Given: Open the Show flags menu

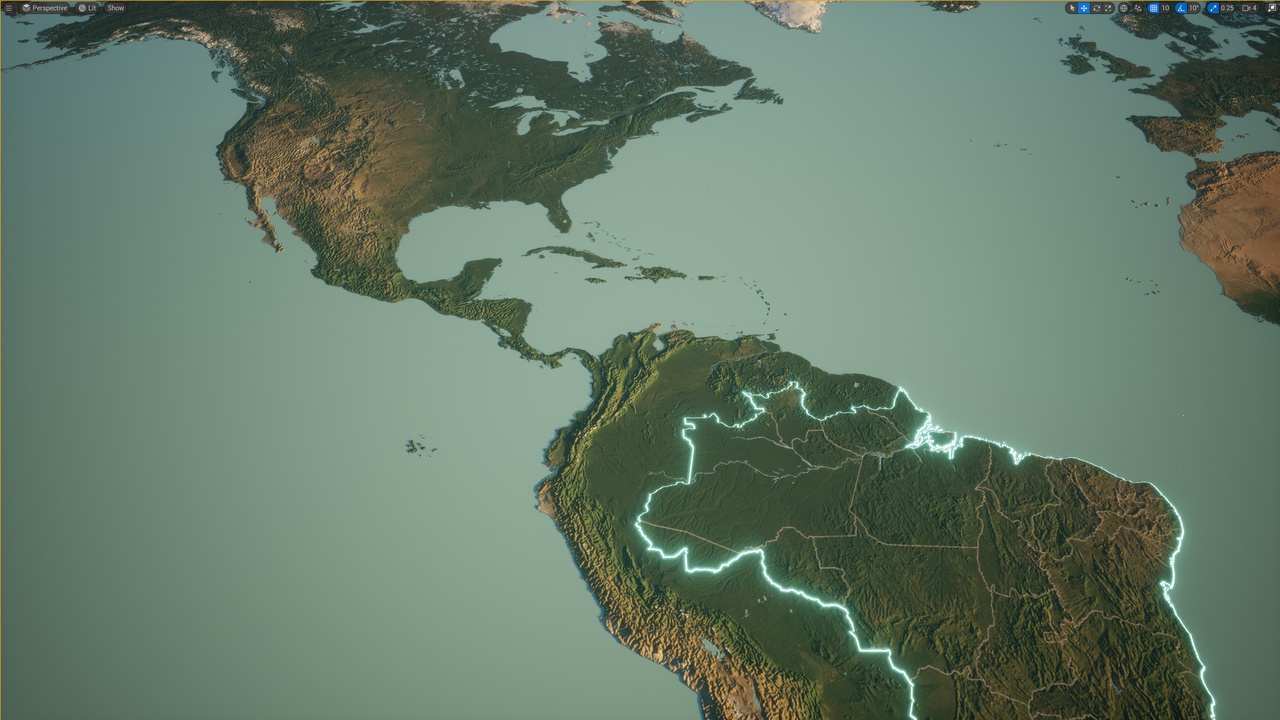Looking at the screenshot, I should click(117, 7).
